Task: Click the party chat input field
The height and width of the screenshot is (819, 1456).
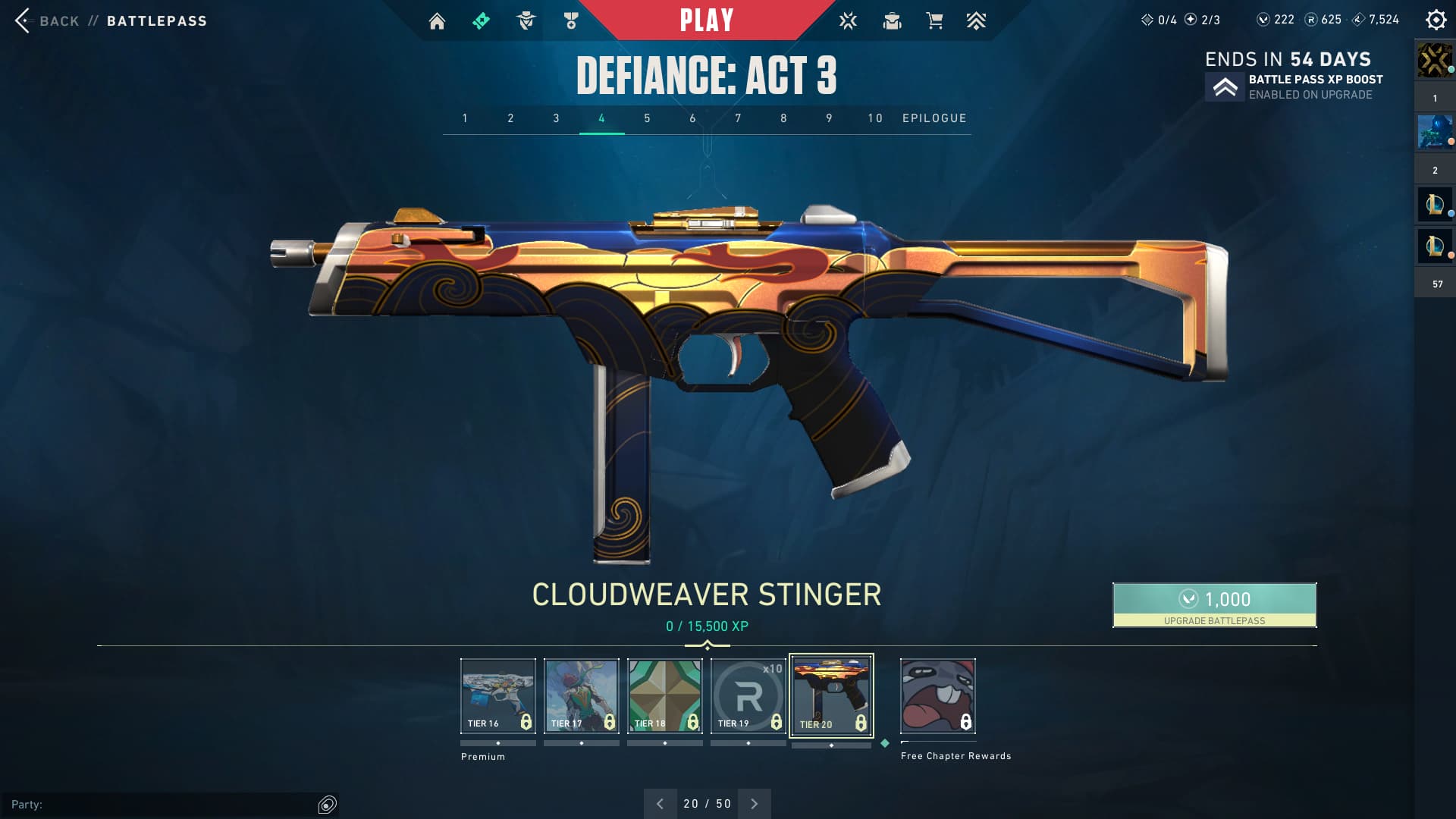Action: [163, 805]
